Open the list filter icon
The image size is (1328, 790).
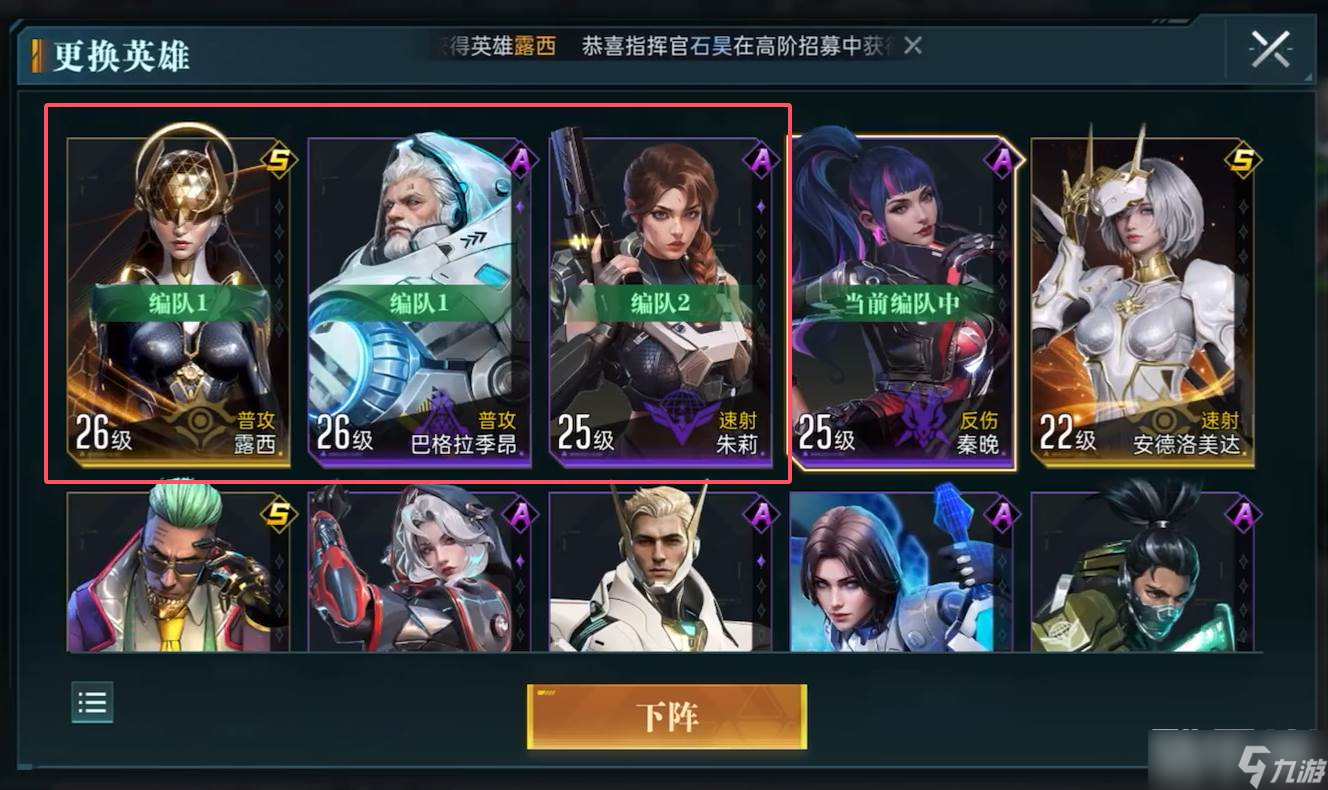(x=92, y=702)
